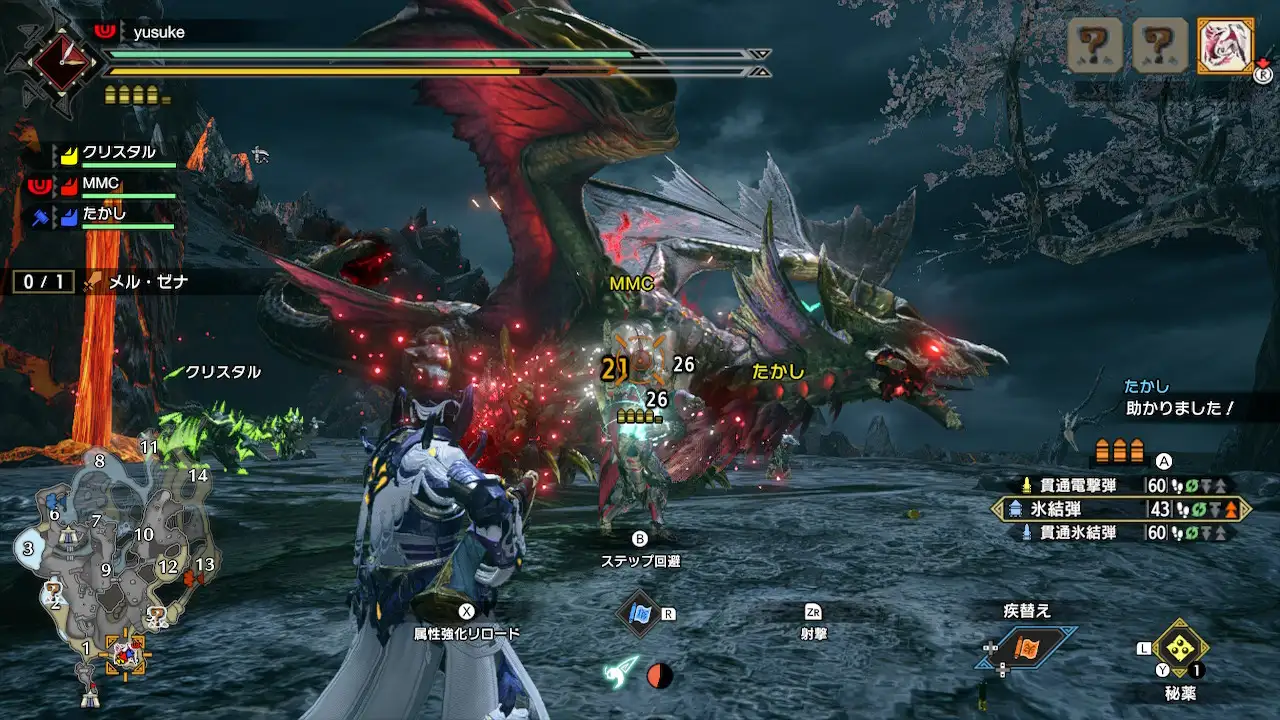Activate the 疾替え scroll swap icon
The image size is (1280, 720).
coord(1027,648)
